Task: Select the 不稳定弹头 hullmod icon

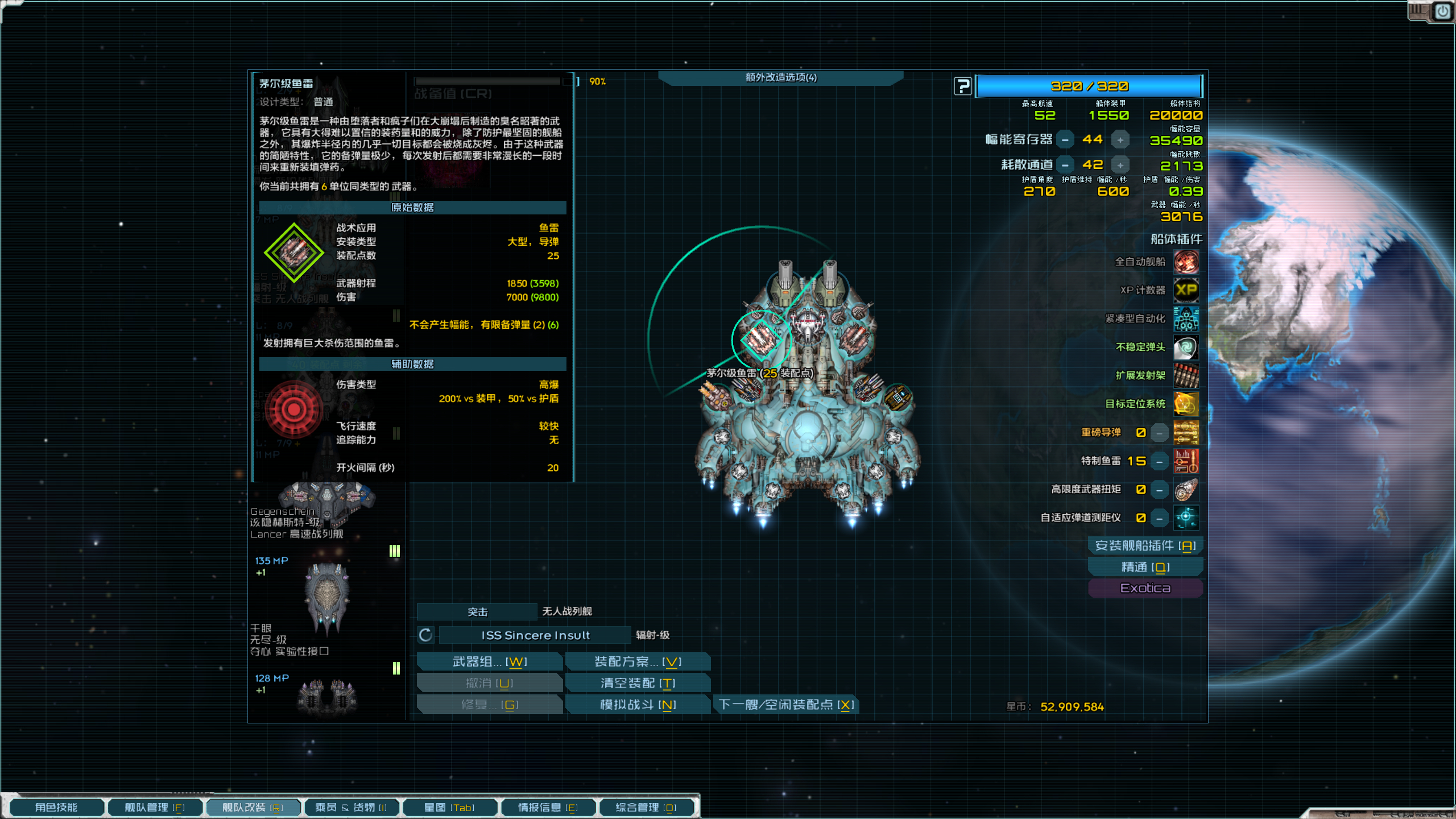Action: tap(1186, 347)
